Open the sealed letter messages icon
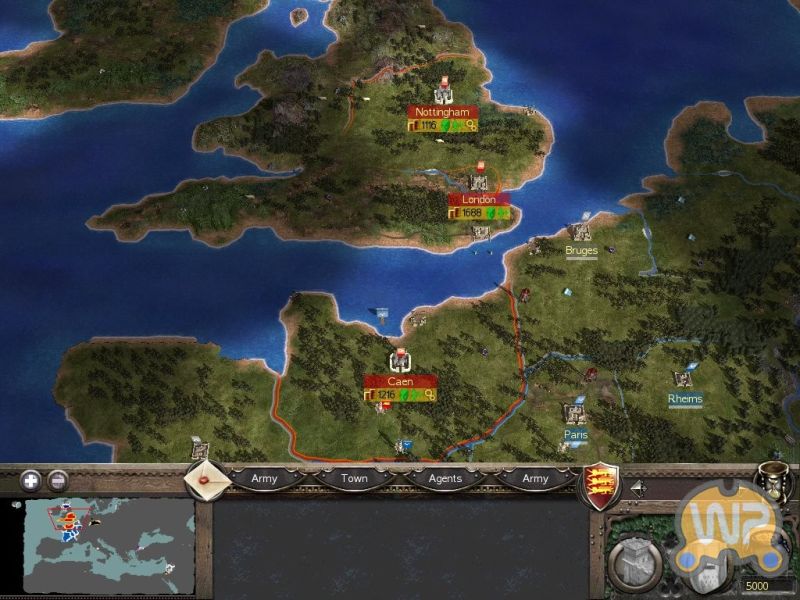The height and width of the screenshot is (600, 800). 209,478
